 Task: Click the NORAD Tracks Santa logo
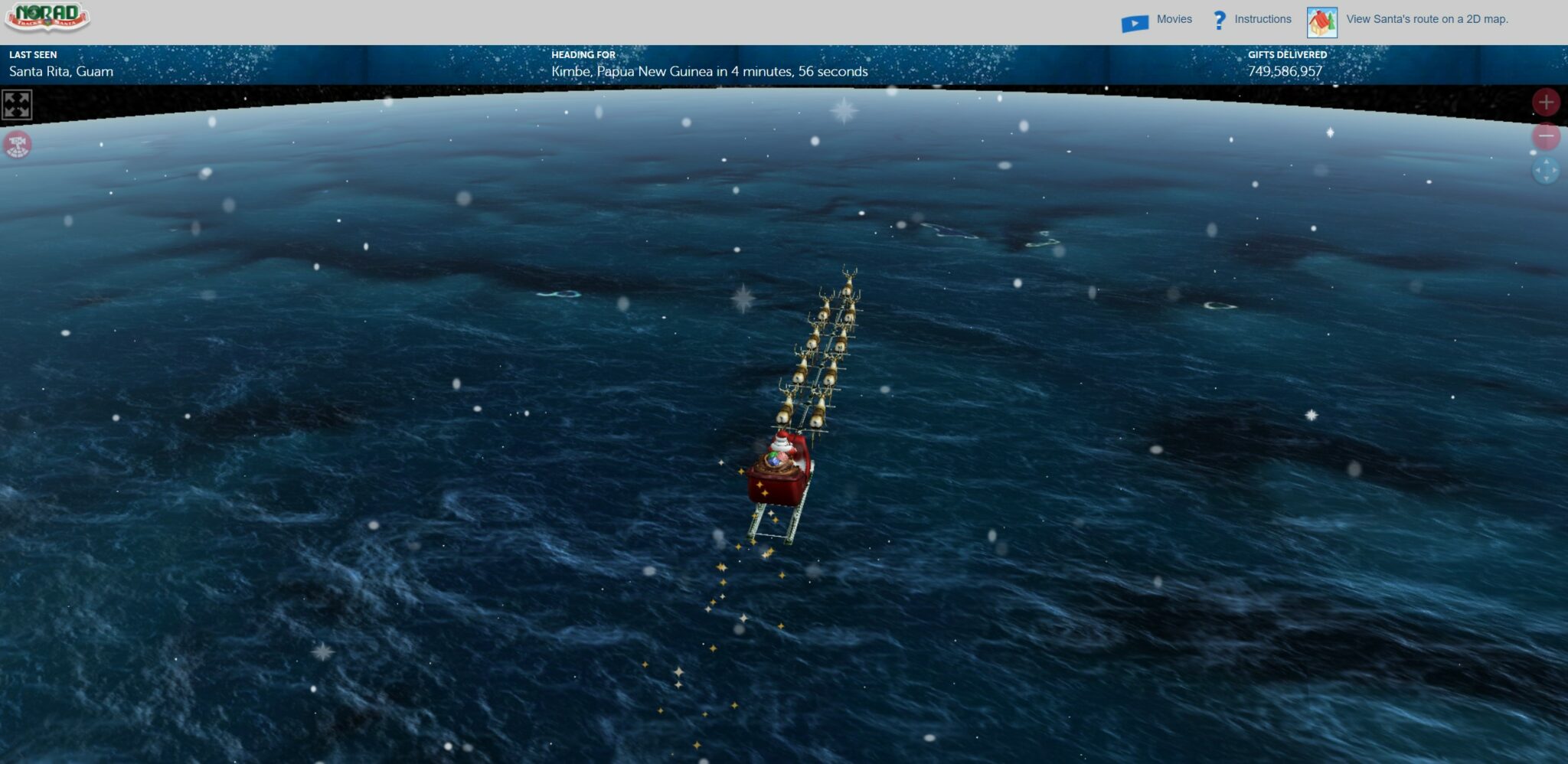47,18
